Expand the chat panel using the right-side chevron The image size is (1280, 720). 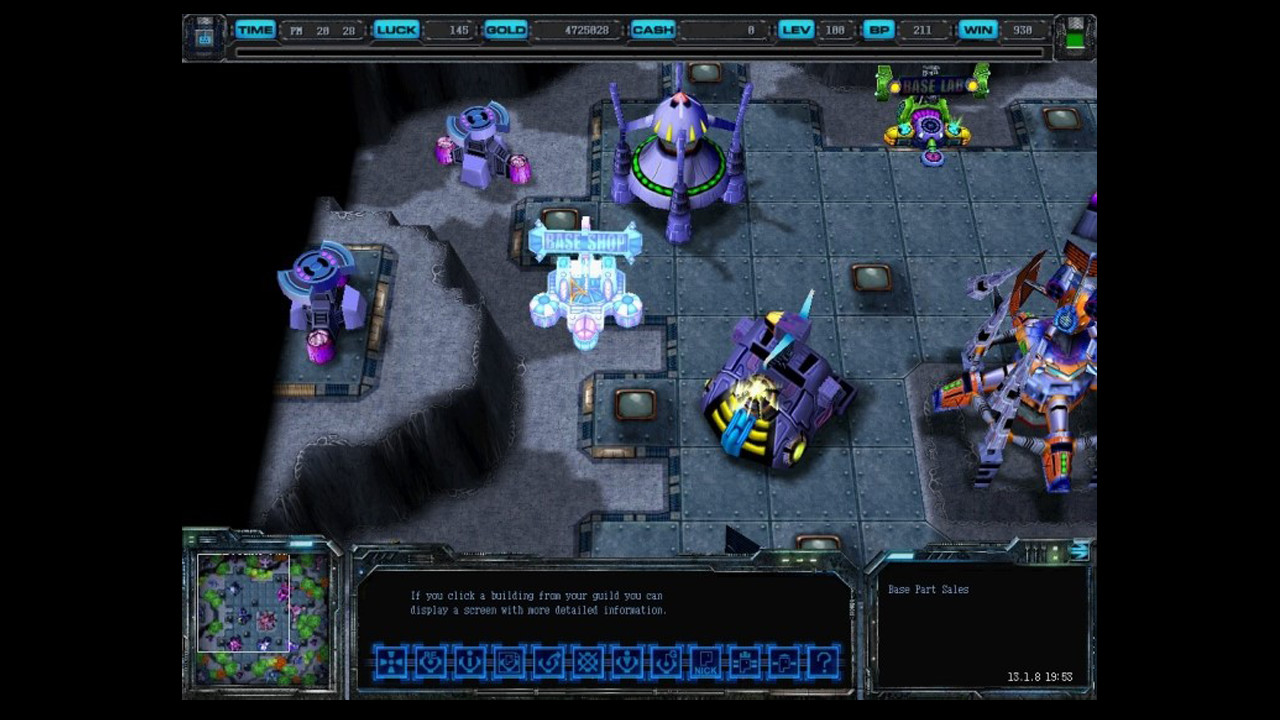pos(1083,549)
